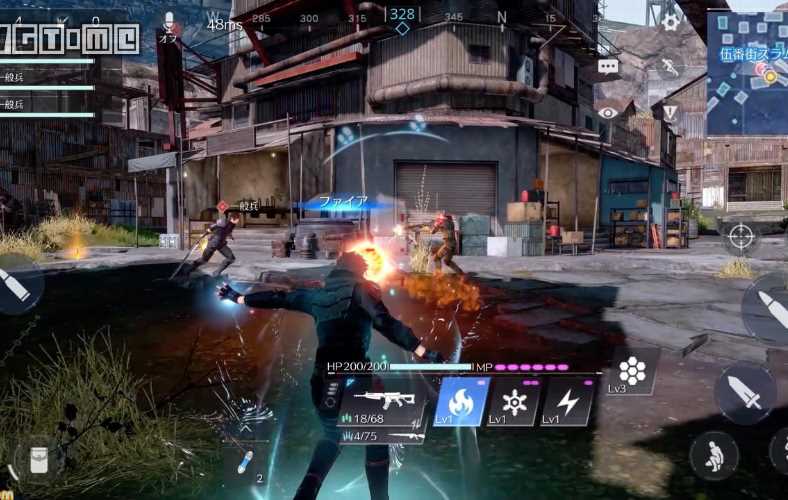Viewport: 788px width, 500px height.
Task: Tap the running figure sprint icon
Action: (670, 67)
